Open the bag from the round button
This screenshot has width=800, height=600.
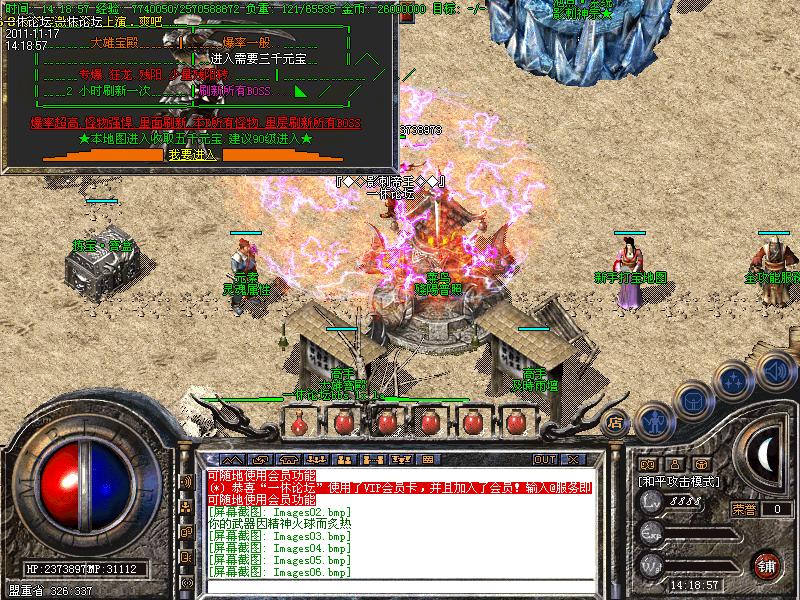coord(693,399)
